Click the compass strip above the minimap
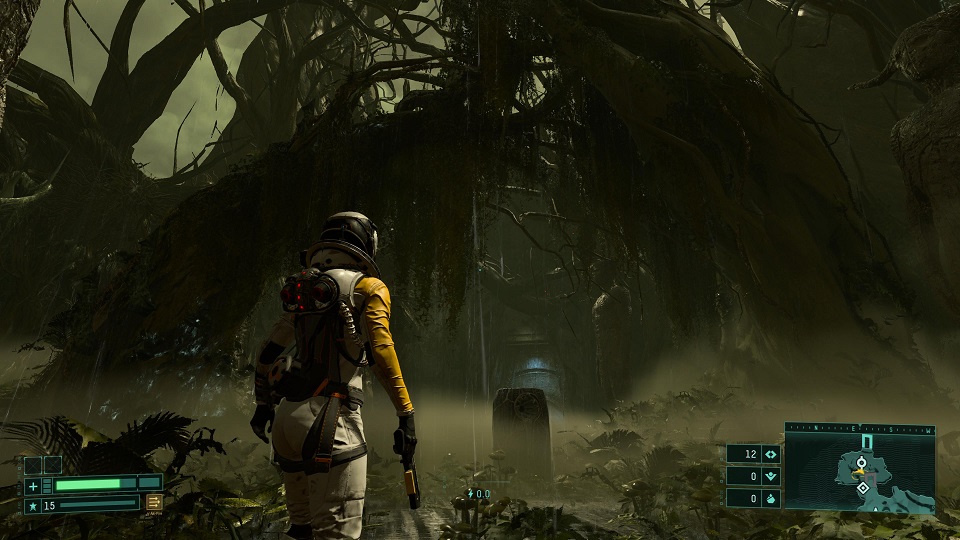 coord(860,427)
